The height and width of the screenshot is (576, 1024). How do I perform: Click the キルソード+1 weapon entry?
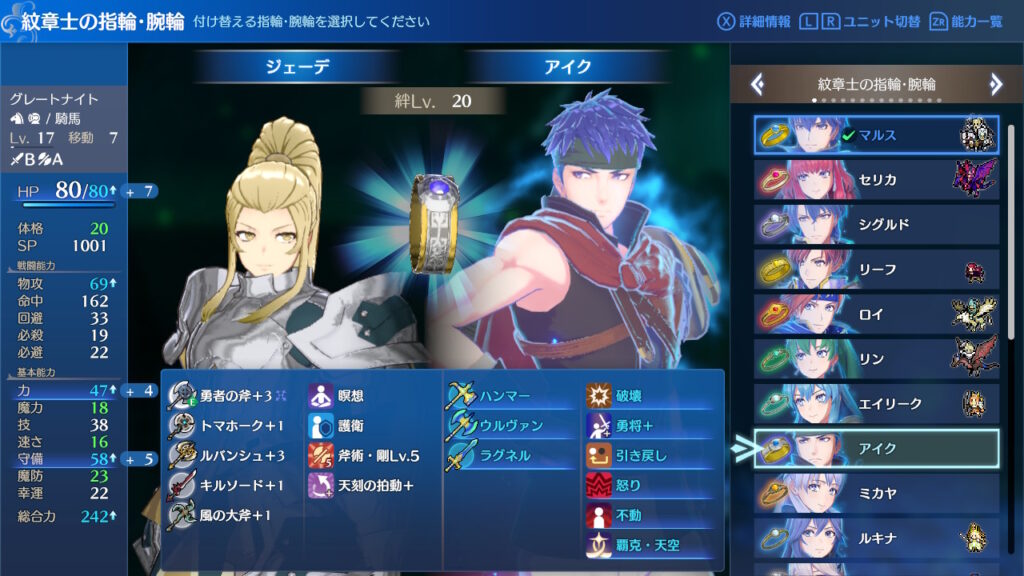tap(232, 485)
